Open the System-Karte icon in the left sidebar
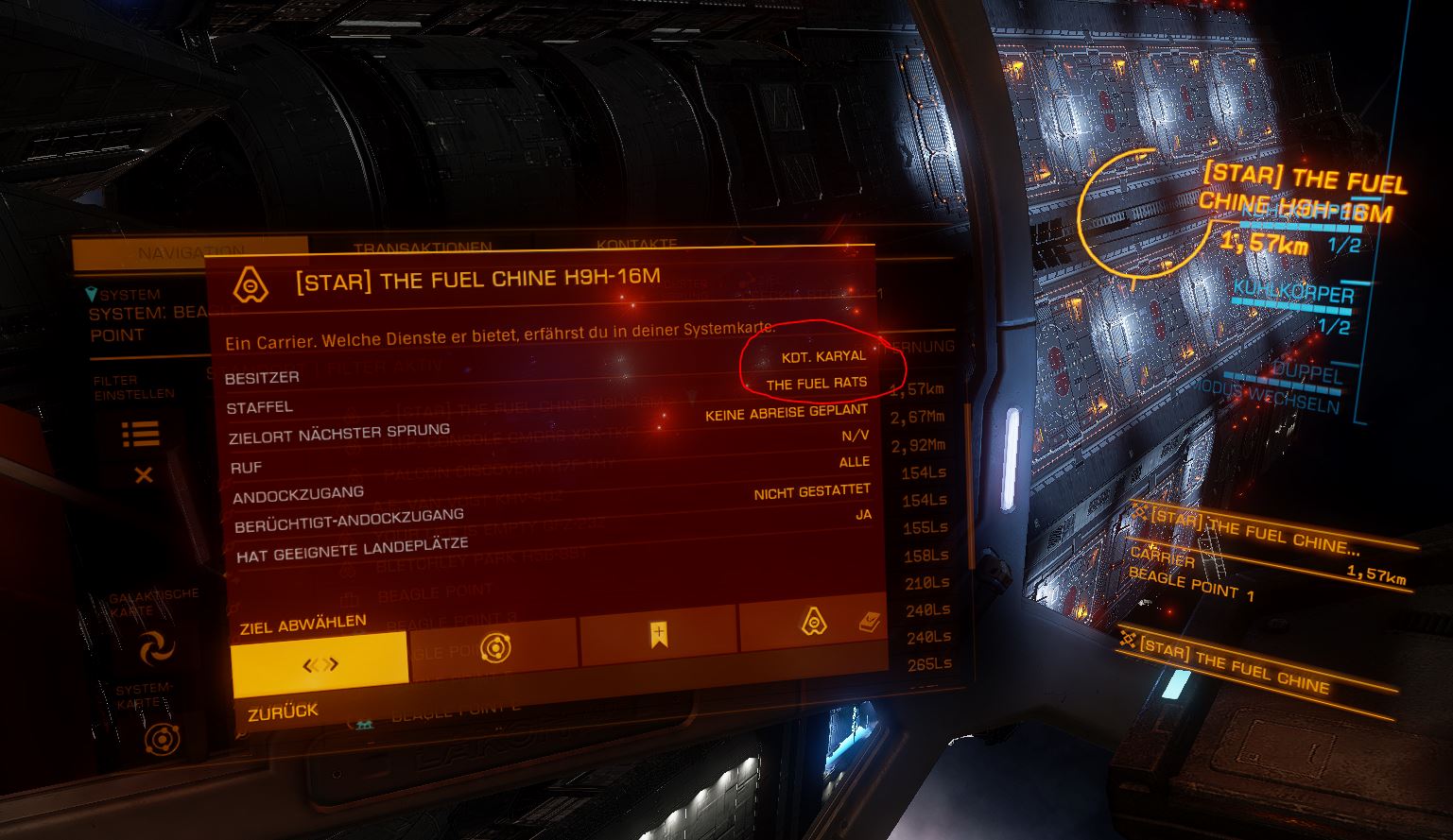This screenshot has height=840, width=1453. (162, 738)
